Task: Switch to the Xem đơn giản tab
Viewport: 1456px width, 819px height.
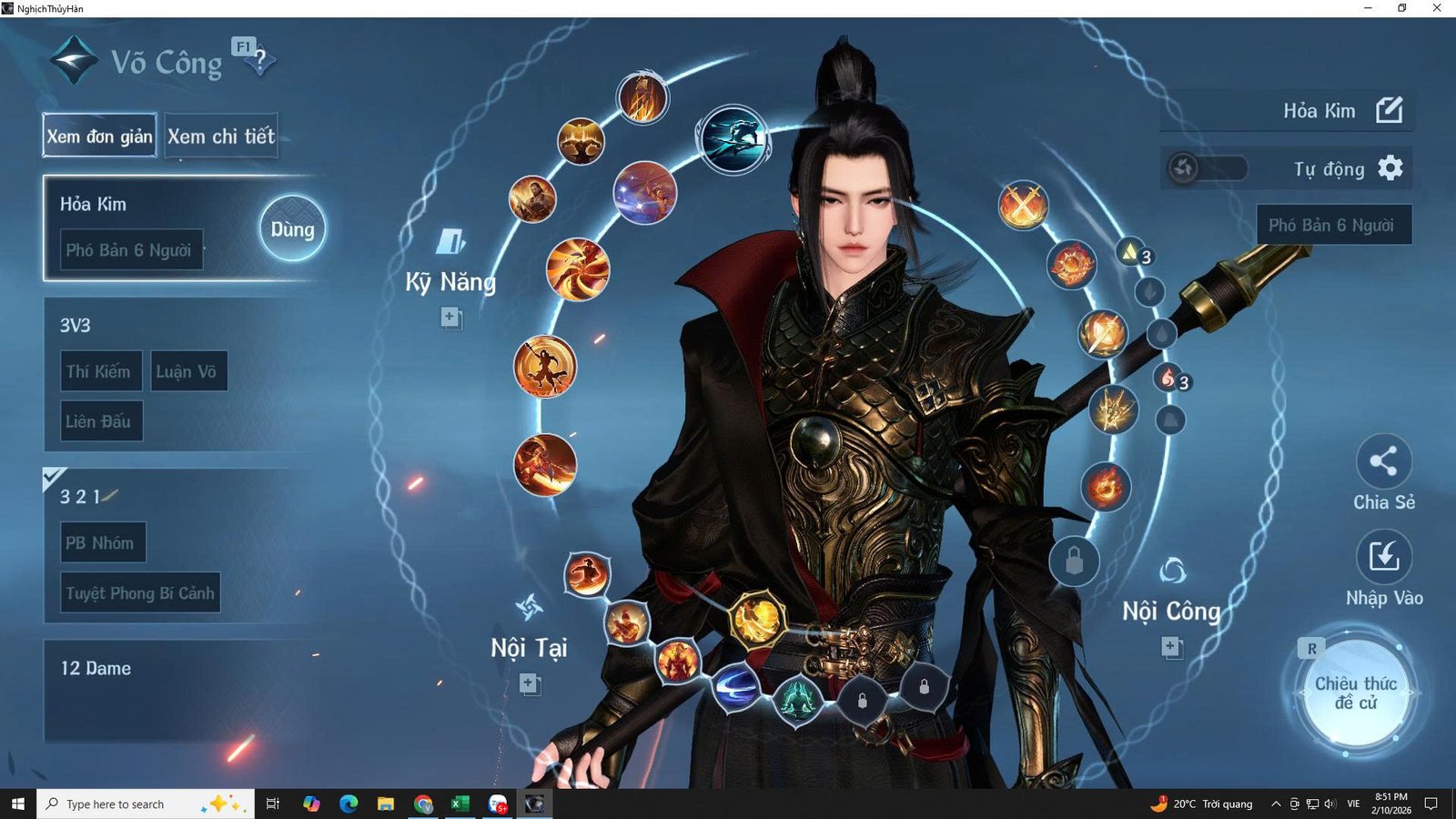Action: point(98,136)
